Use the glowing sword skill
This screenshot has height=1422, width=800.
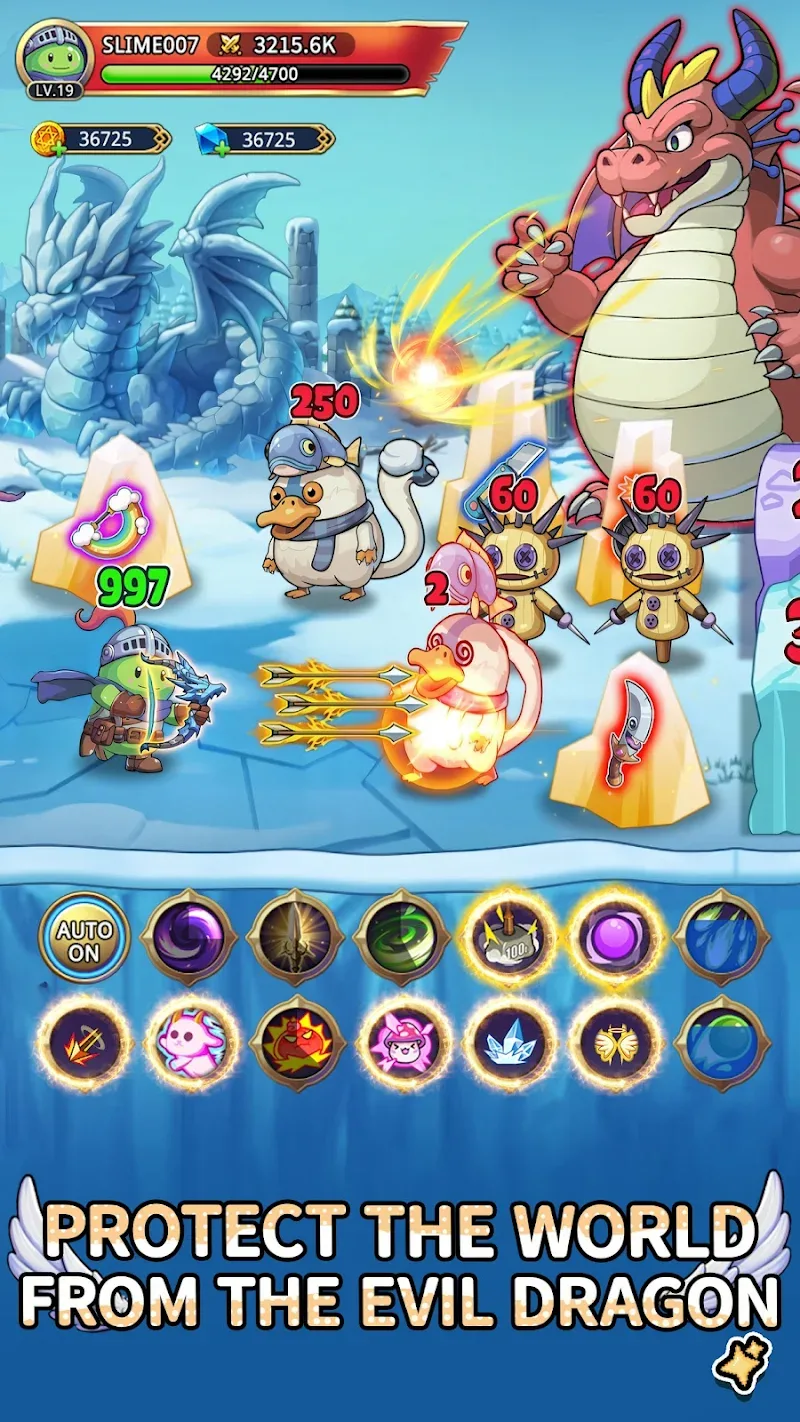pos(296,940)
